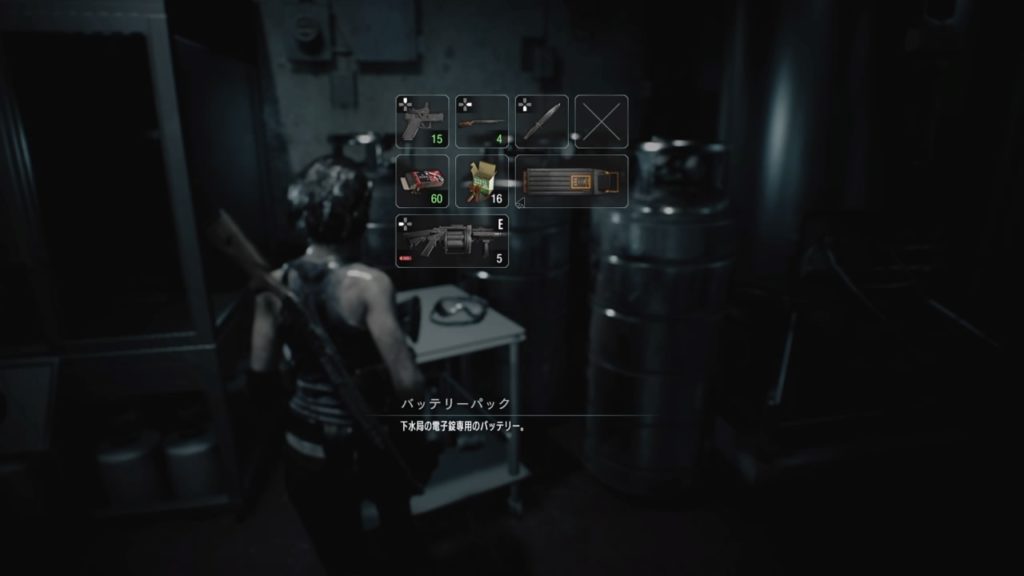This screenshot has height=576, width=1024.
Task: Click the crossed-out unavailable slot
Action: click(602, 121)
